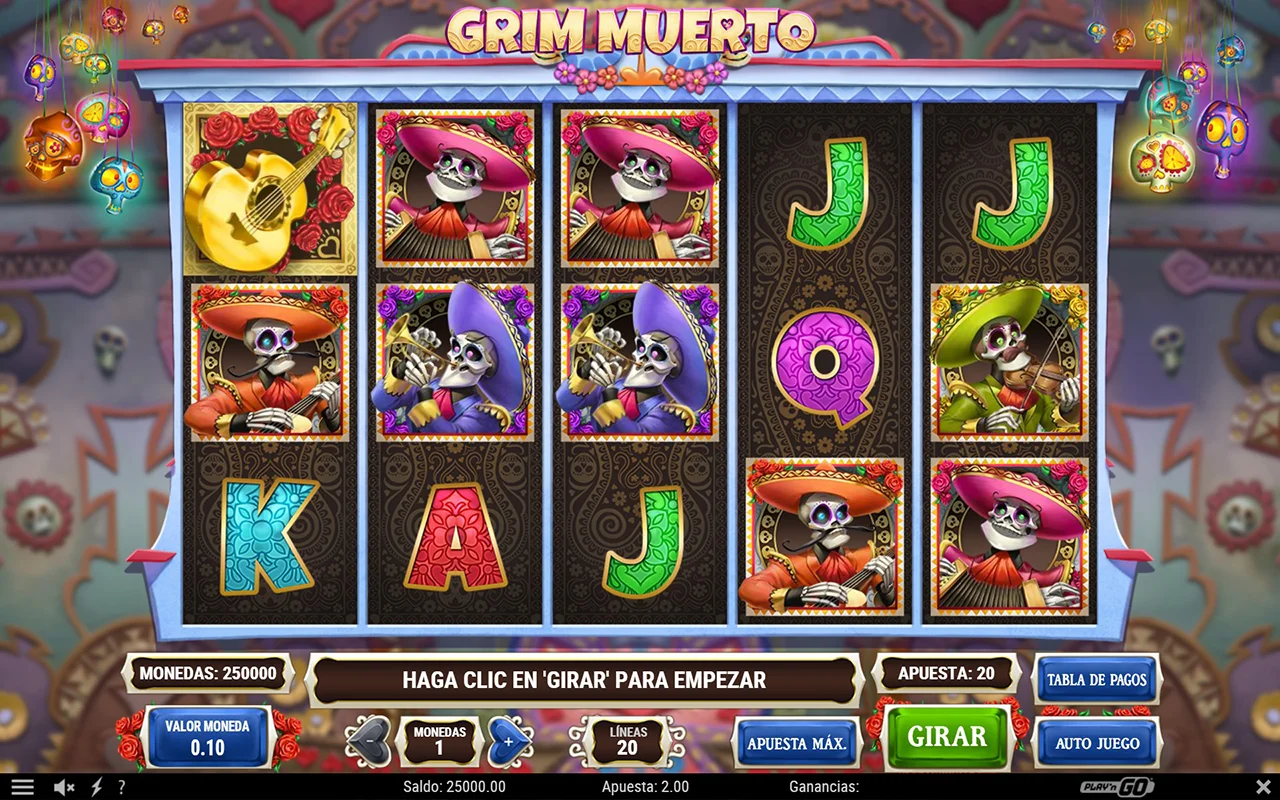Toggle the sound mute speaker icon
The width and height of the screenshot is (1280, 800).
(x=64, y=787)
